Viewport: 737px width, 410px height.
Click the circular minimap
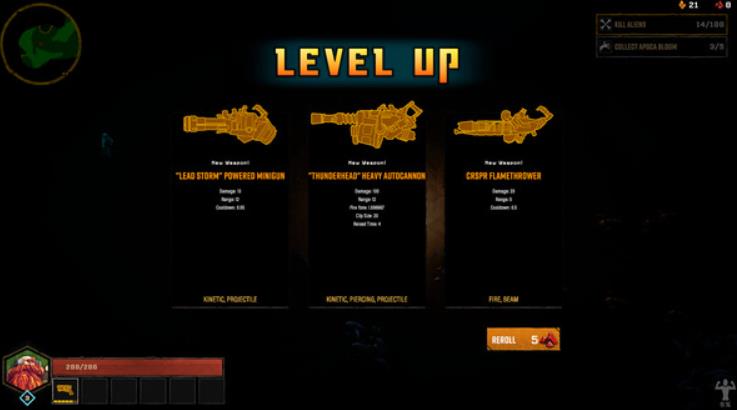(x=40, y=38)
